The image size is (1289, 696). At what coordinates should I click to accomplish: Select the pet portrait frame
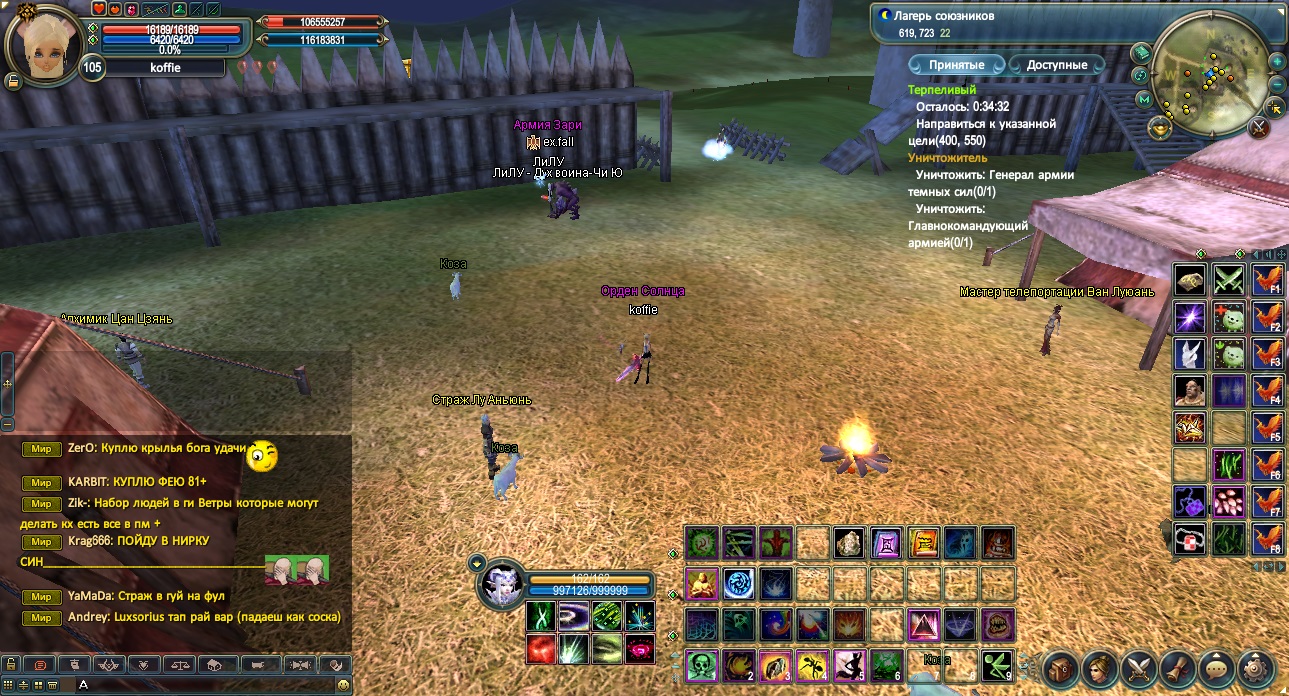pyautogui.click(x=500, y=587)
